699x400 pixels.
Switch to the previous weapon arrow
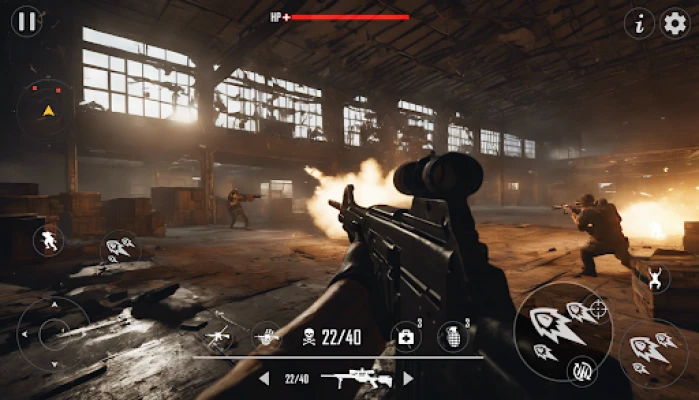click(x=264, y=379)
